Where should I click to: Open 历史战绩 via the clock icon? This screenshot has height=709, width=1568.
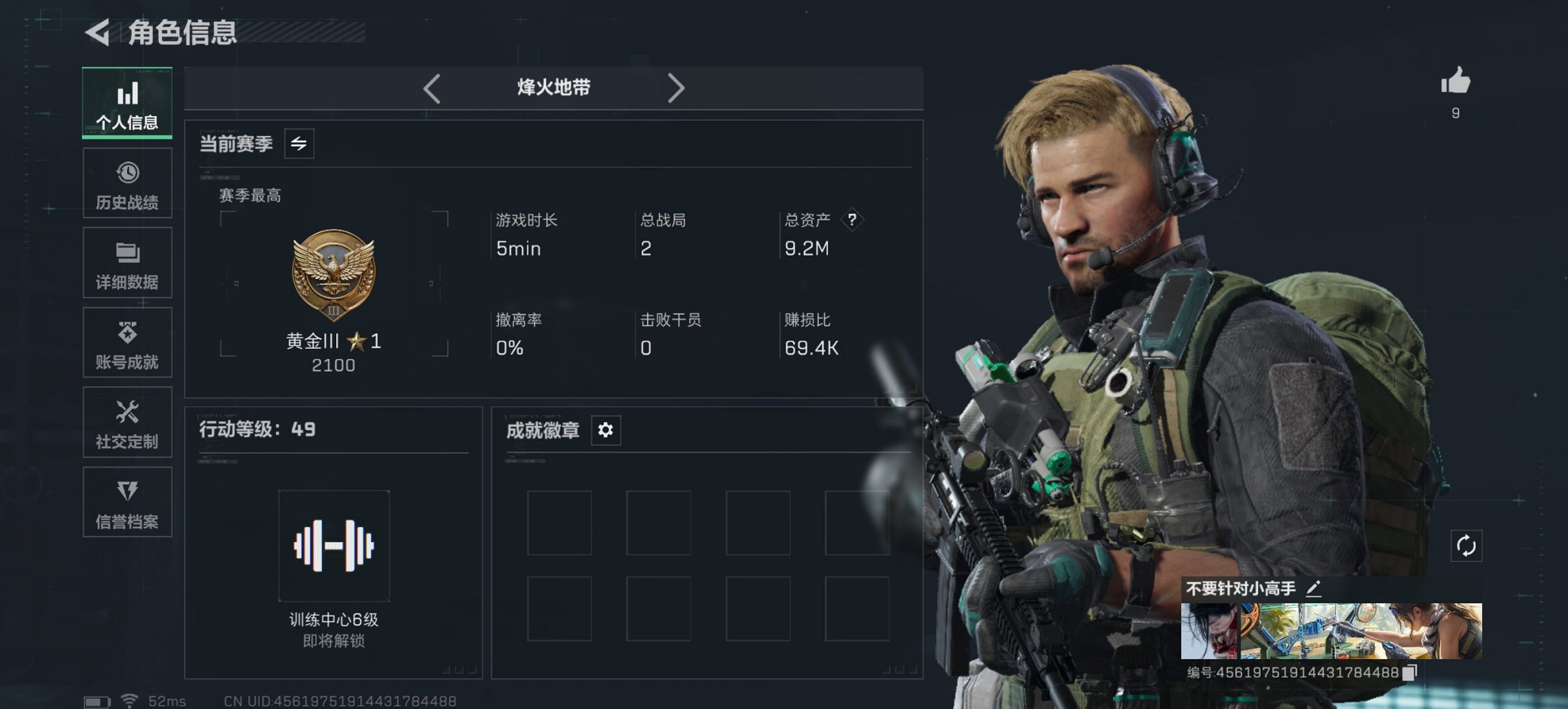127,183
